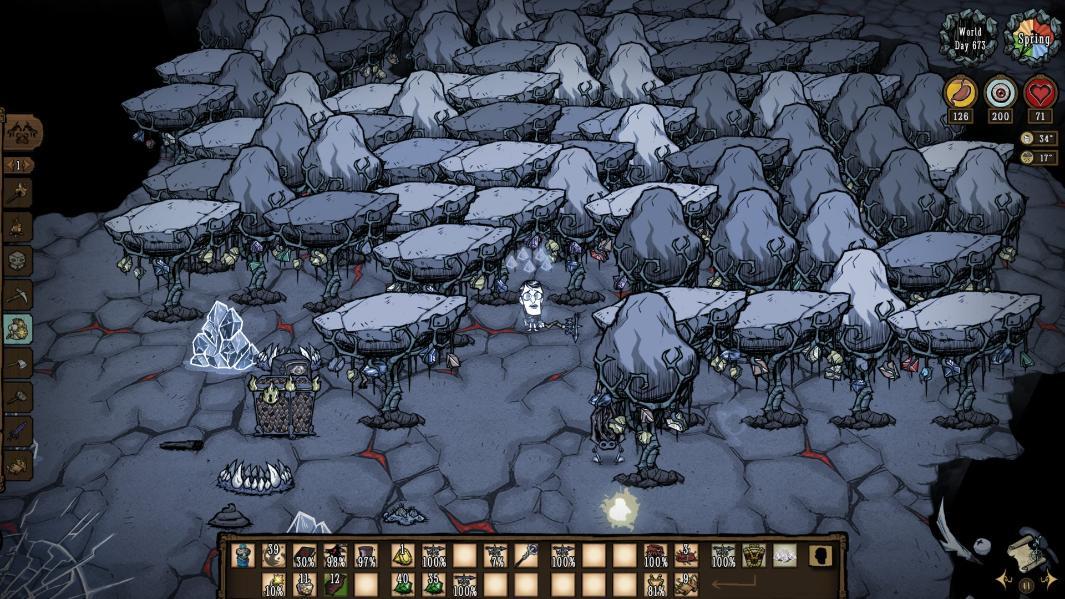Select the pinned pickaxe recipe
Viewport: 1065px width, 599px height.
(x=18, y=295)
